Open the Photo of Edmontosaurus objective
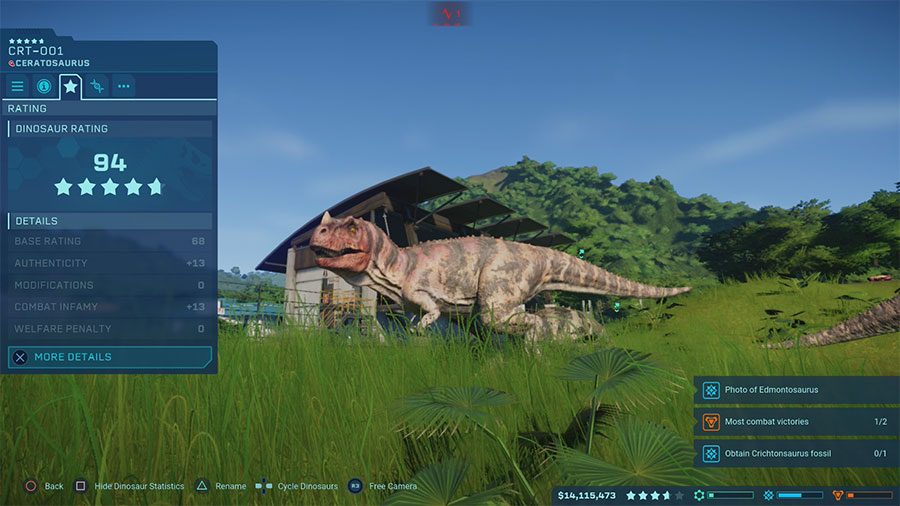 [x=796, y=390]
